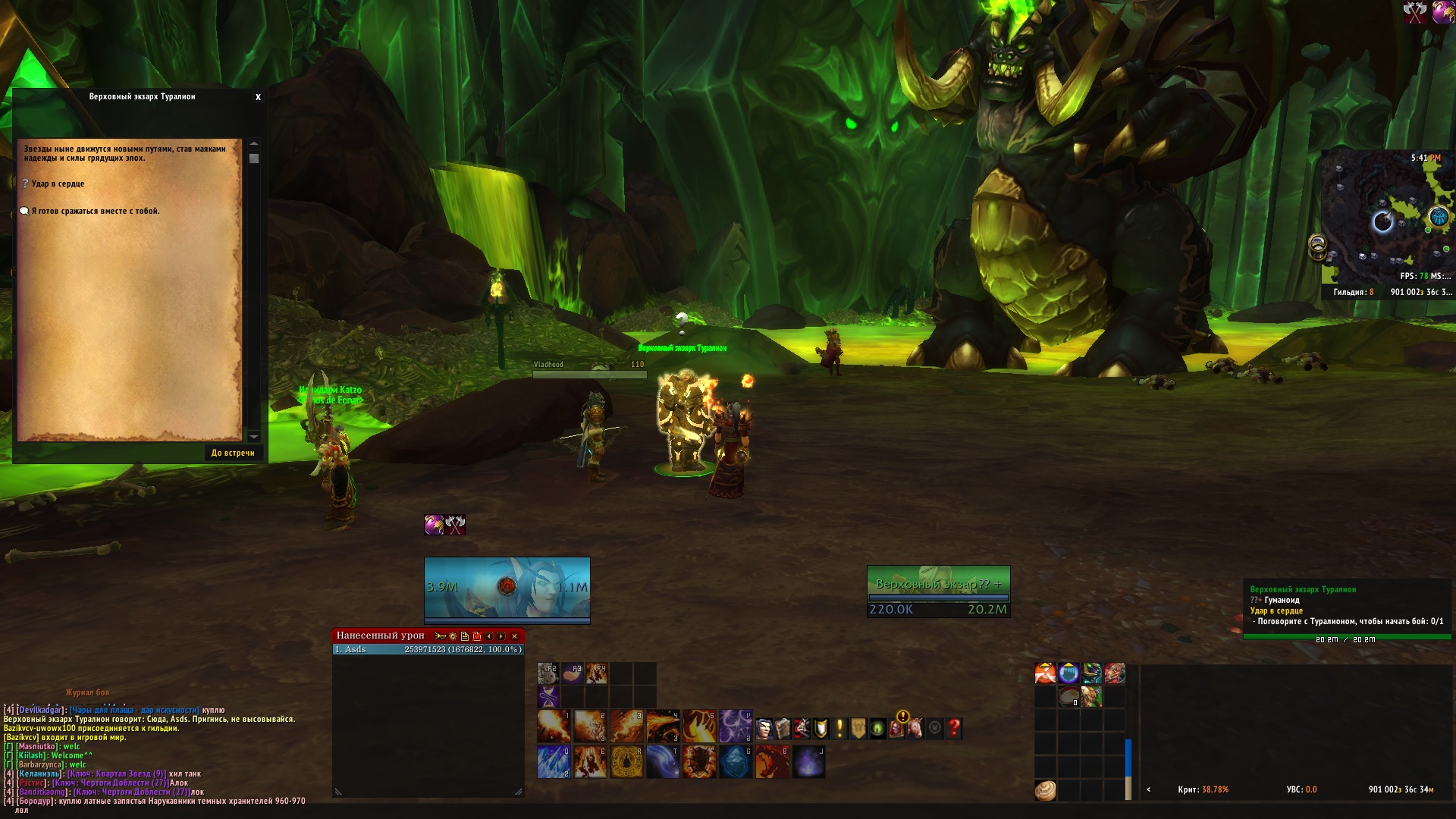Close the damage meter window
This screenshot has width=1456, height=819.
[x=514, y=636]
